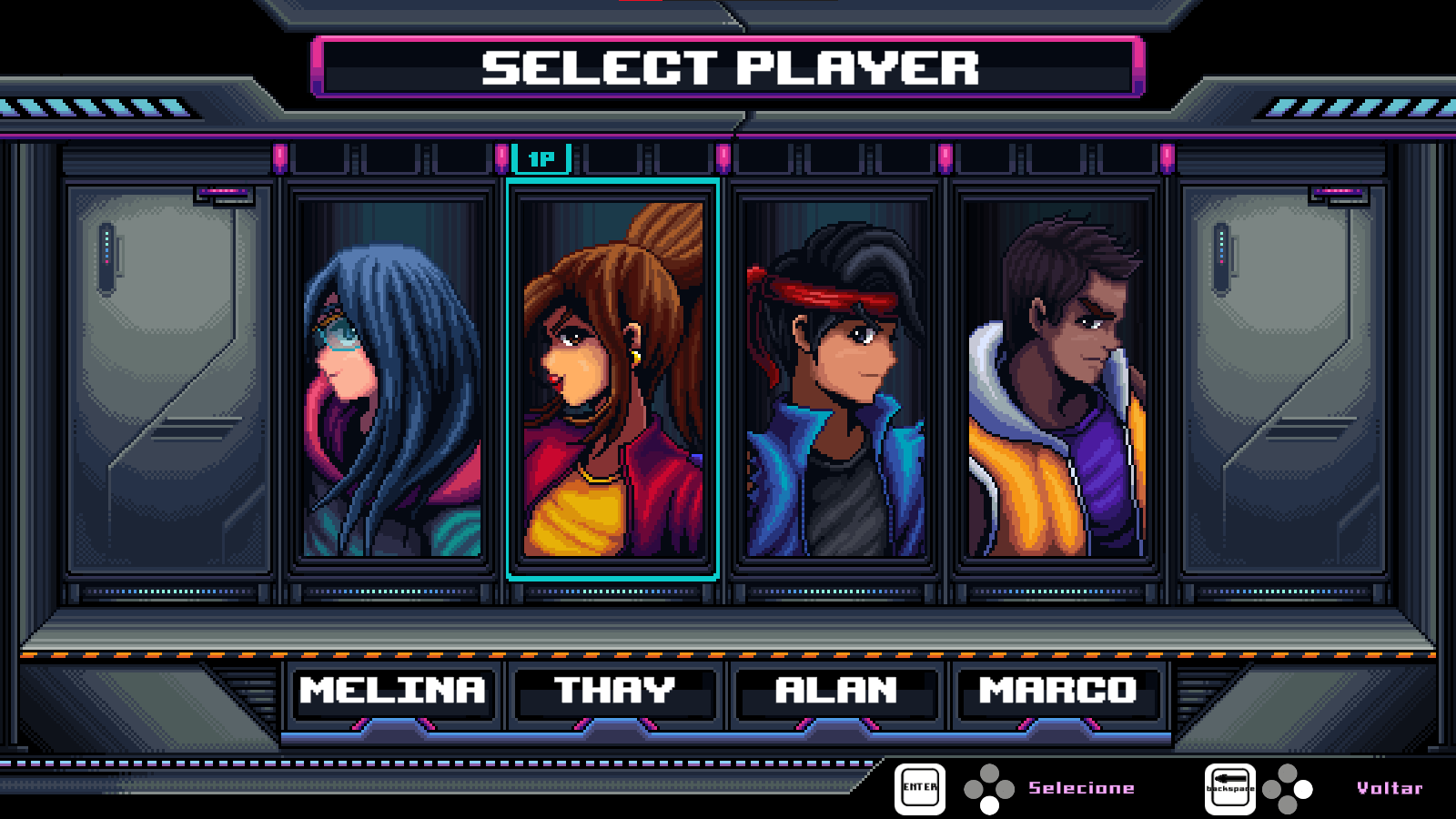This screenshot has height=819, width=1456.
Task: Click the SELECT PLAYER title banner
Action: point(728,66)
